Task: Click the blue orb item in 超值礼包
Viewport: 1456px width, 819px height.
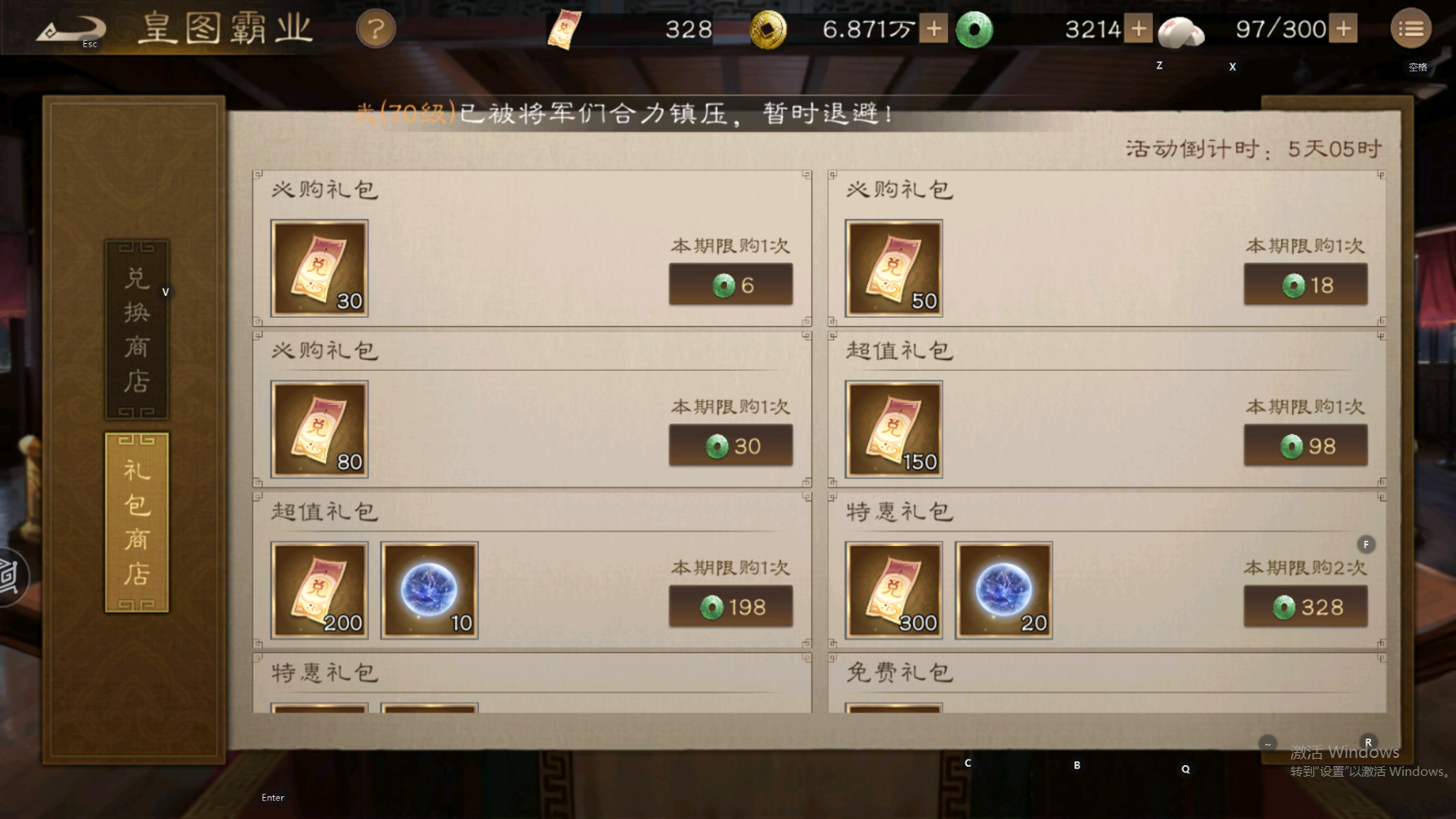Action: pyautogui.click(x=430, y=588)
